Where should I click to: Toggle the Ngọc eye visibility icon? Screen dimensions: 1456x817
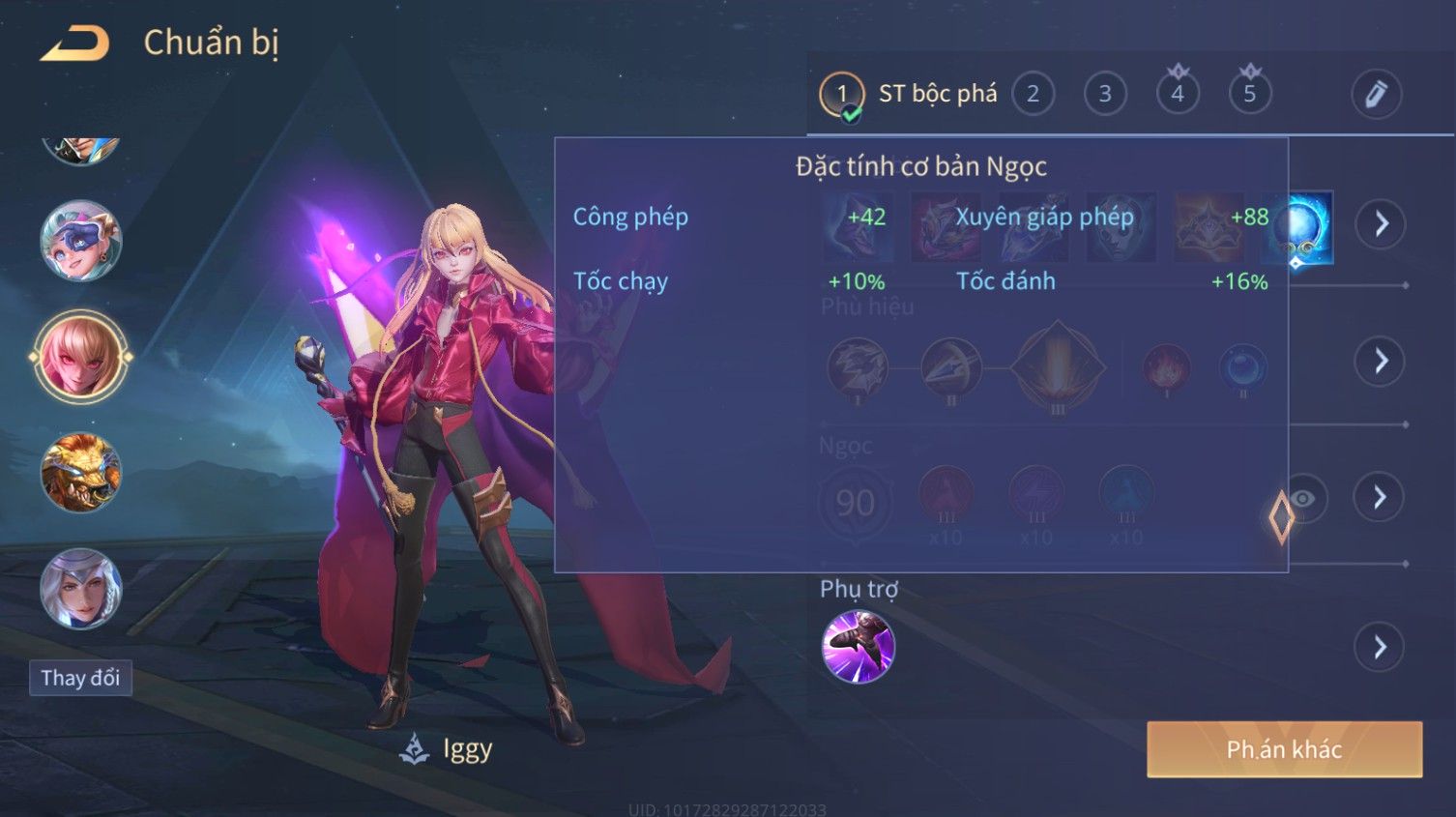1304,498
